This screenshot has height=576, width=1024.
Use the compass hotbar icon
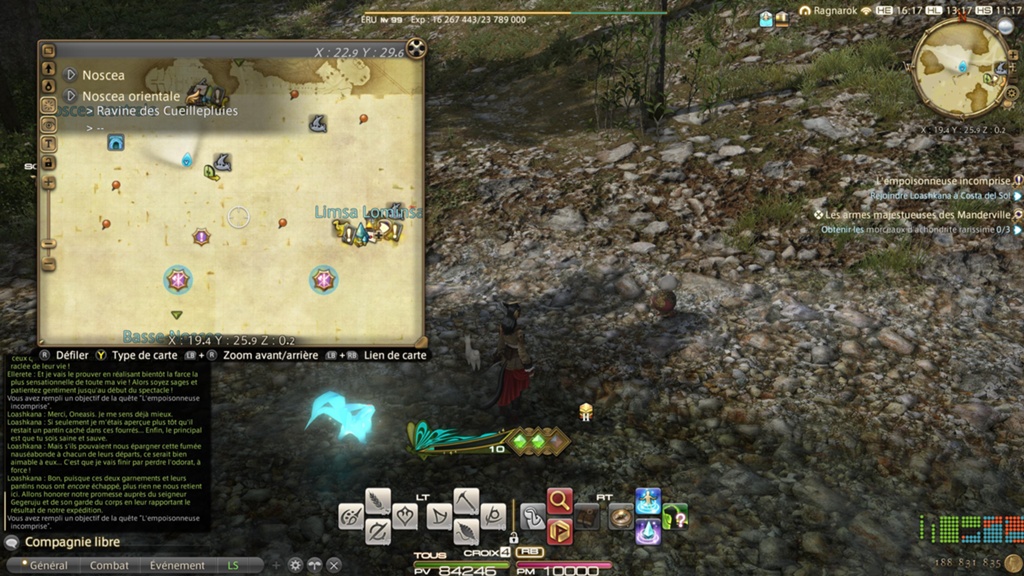(x=621, y=516)
